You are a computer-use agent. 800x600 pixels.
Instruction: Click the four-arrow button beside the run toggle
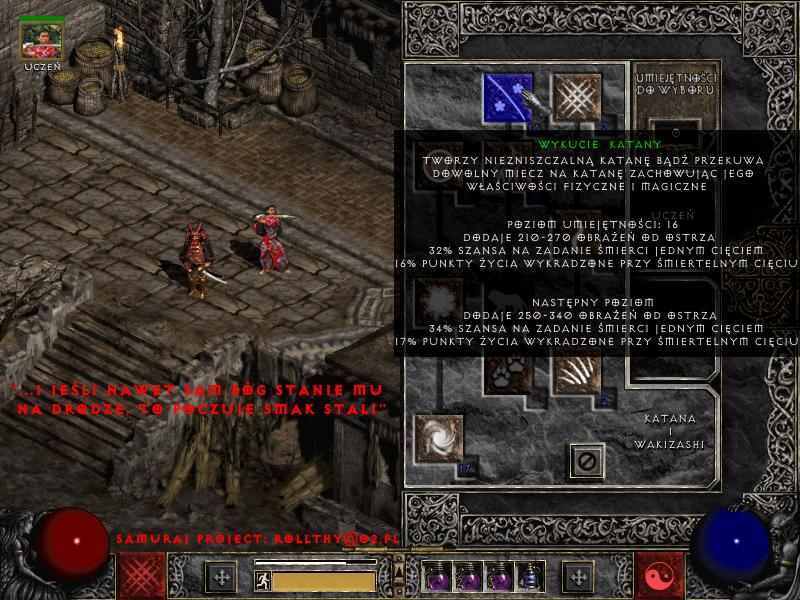click(221, 577)
